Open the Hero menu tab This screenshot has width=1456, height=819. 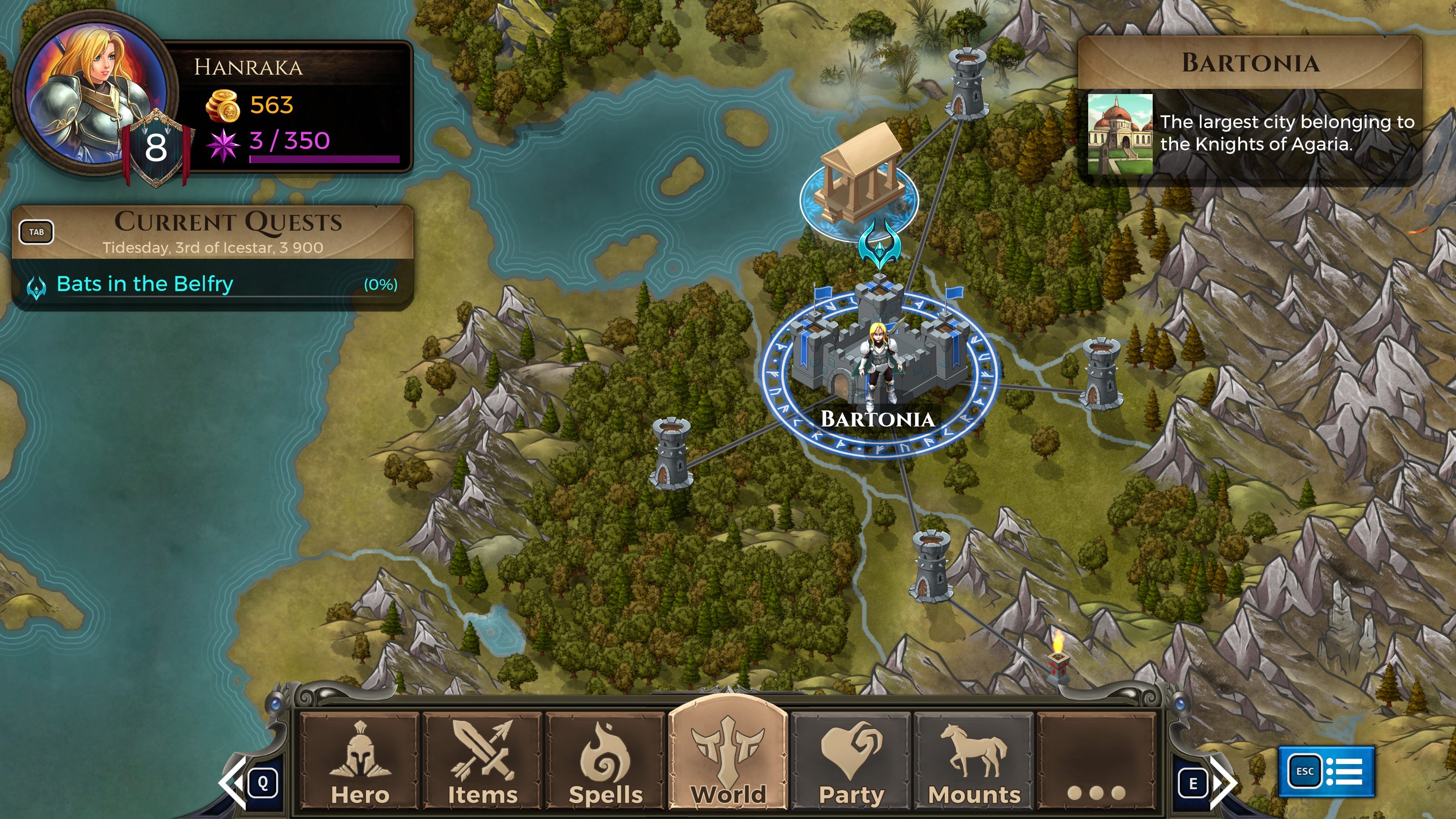pyautogui.click(x=360, y=761)
